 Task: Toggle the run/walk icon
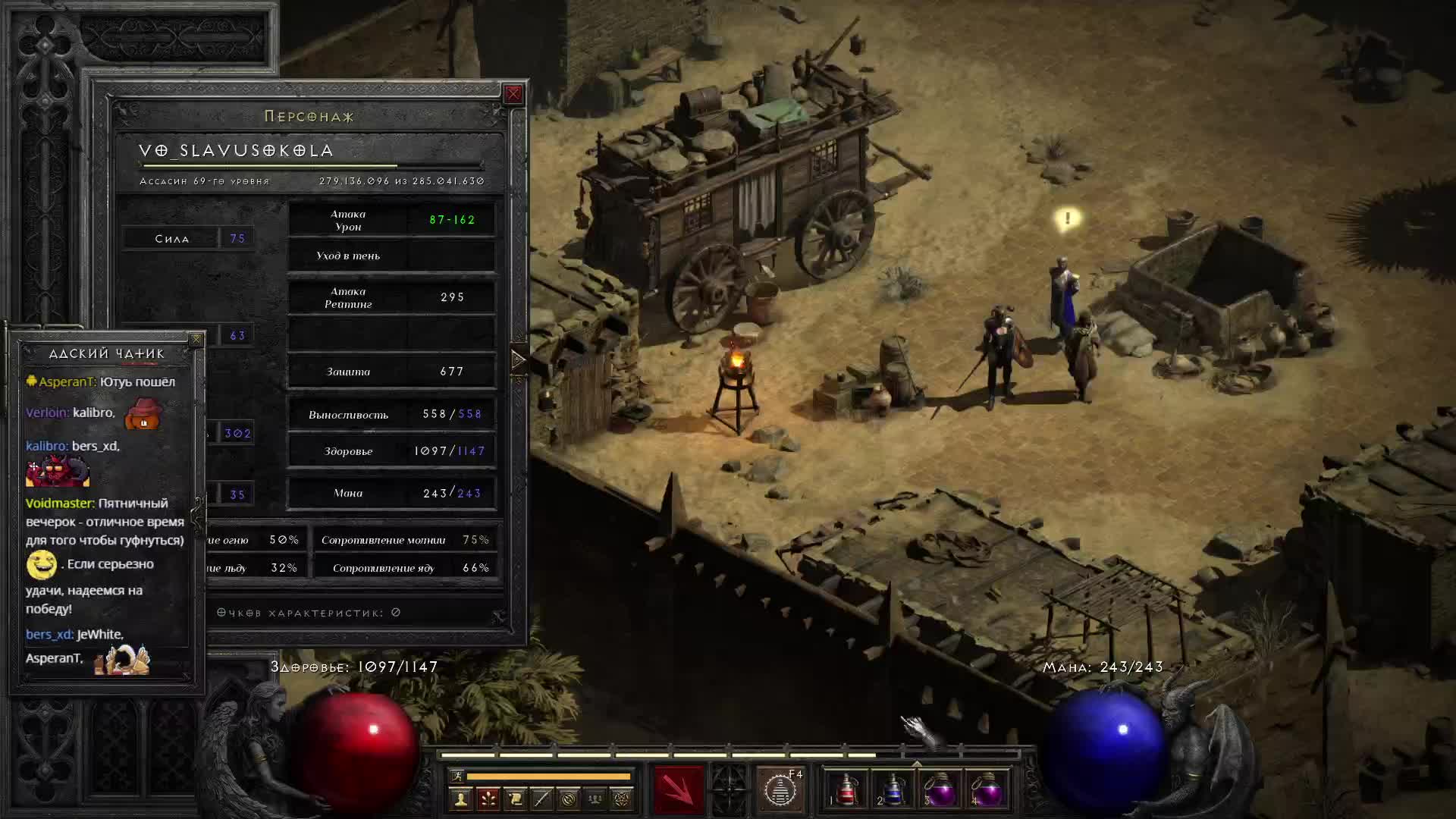click(x=457, y=776)
